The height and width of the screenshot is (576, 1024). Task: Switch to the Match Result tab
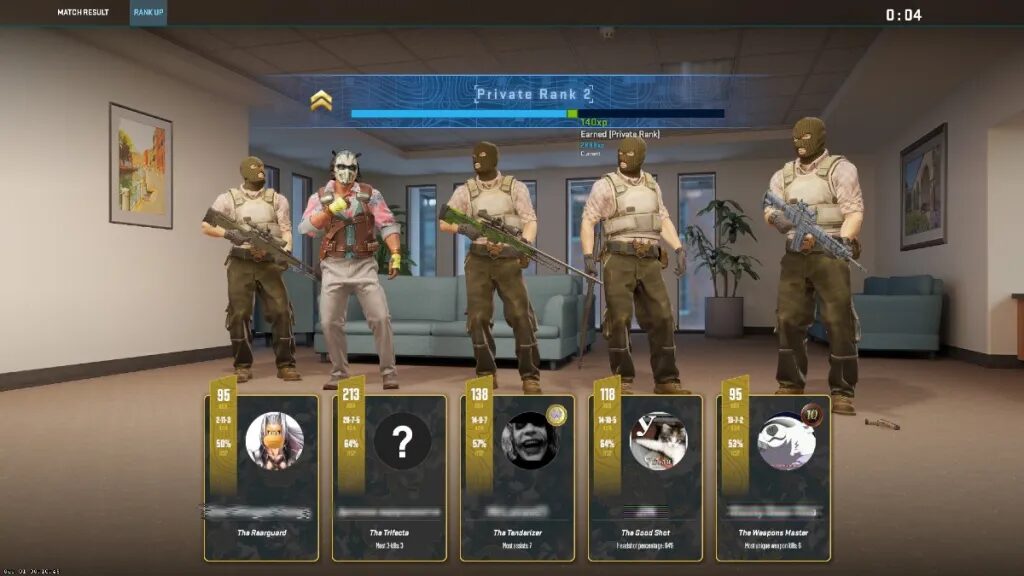83,13
